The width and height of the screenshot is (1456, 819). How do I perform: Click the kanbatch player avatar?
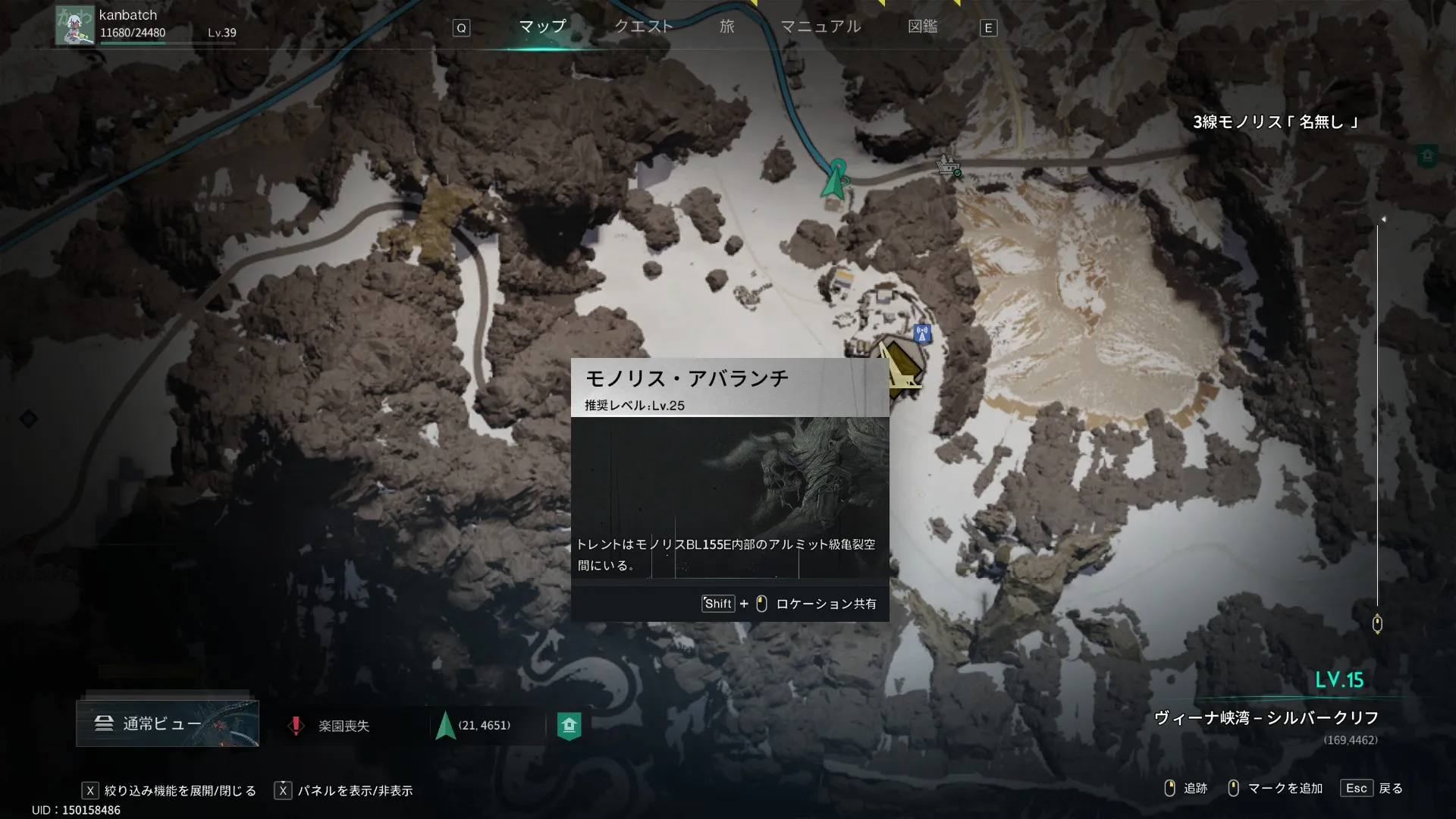click(74, 25)
